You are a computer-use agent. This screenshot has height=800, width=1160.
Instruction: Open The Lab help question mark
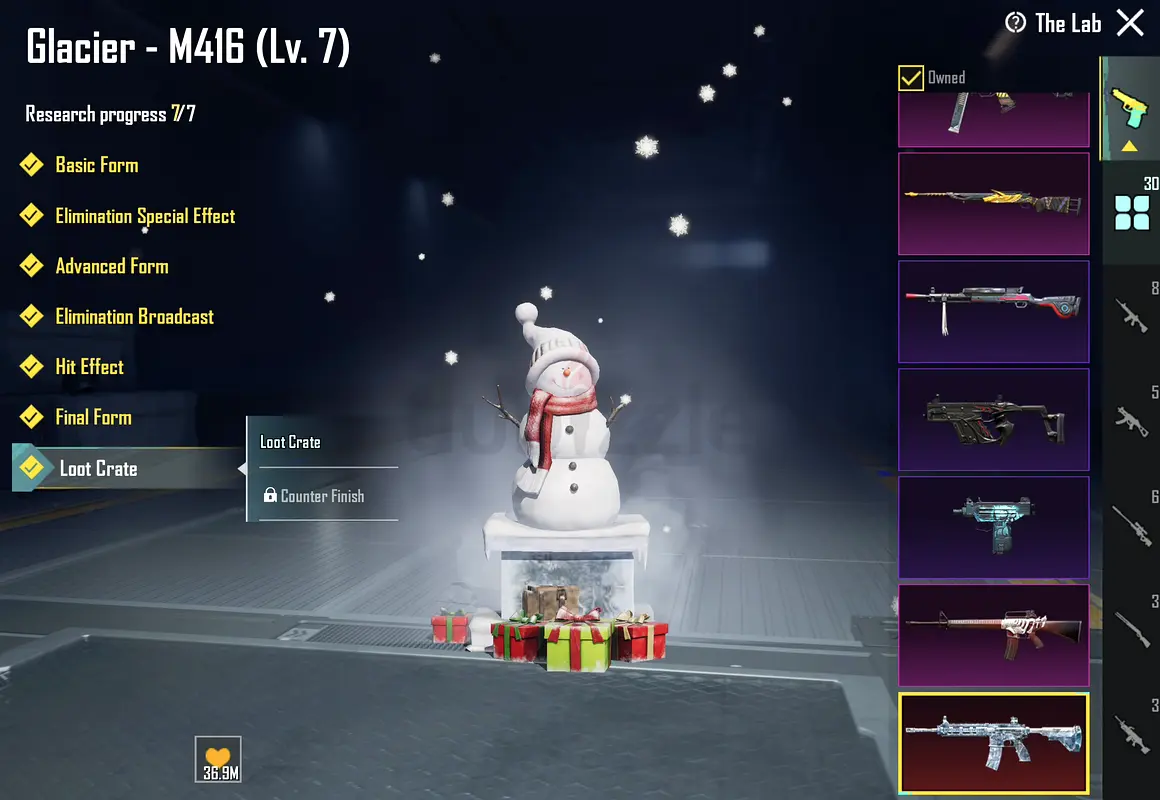(1016, 23)
